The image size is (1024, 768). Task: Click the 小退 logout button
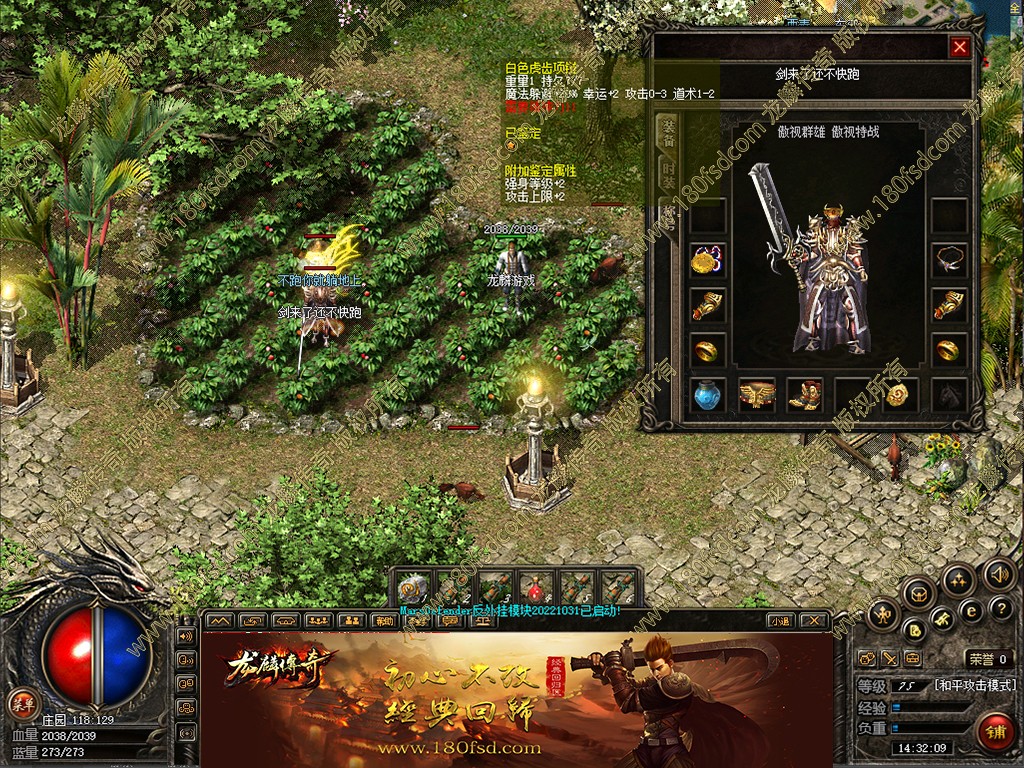780,620
